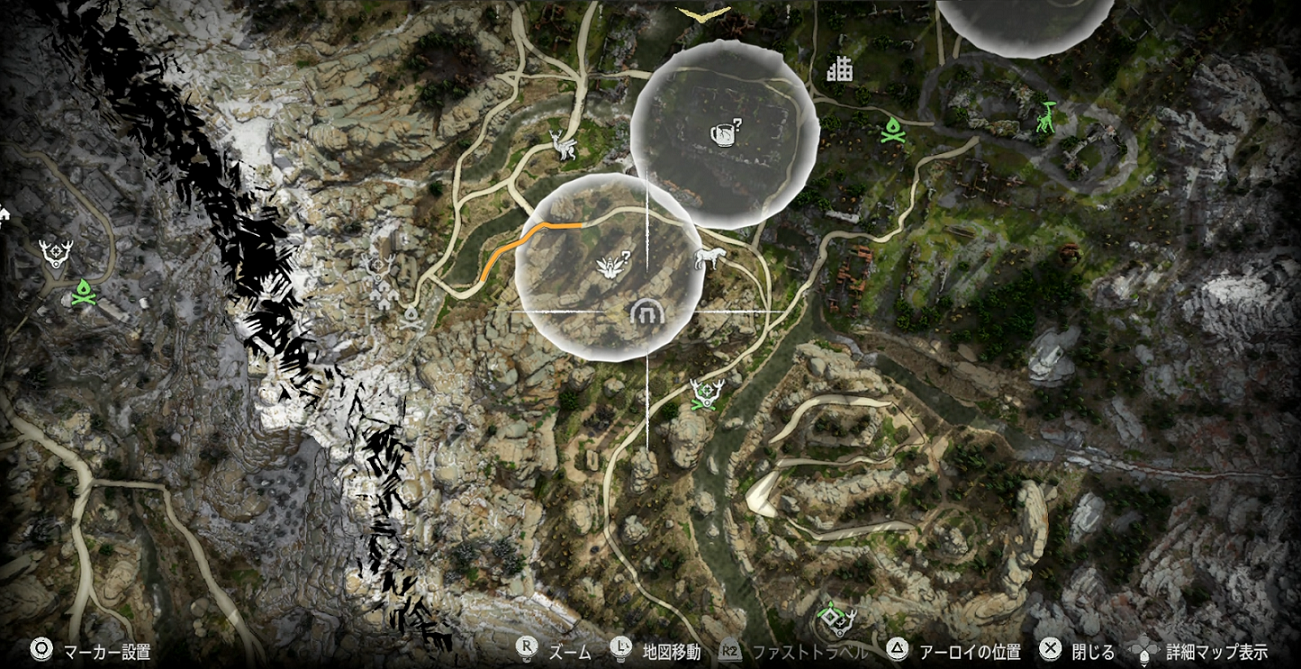
Task: Select the white building ruins icon
Action: point(839,69)
